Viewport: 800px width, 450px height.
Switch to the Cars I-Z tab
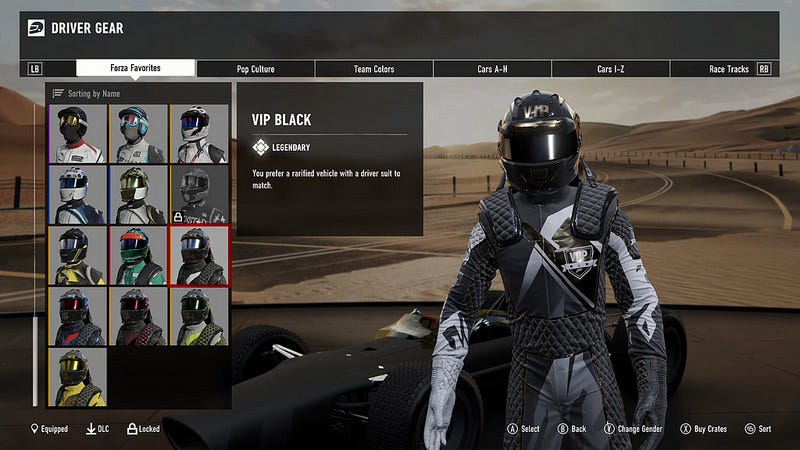coord(613,69)
